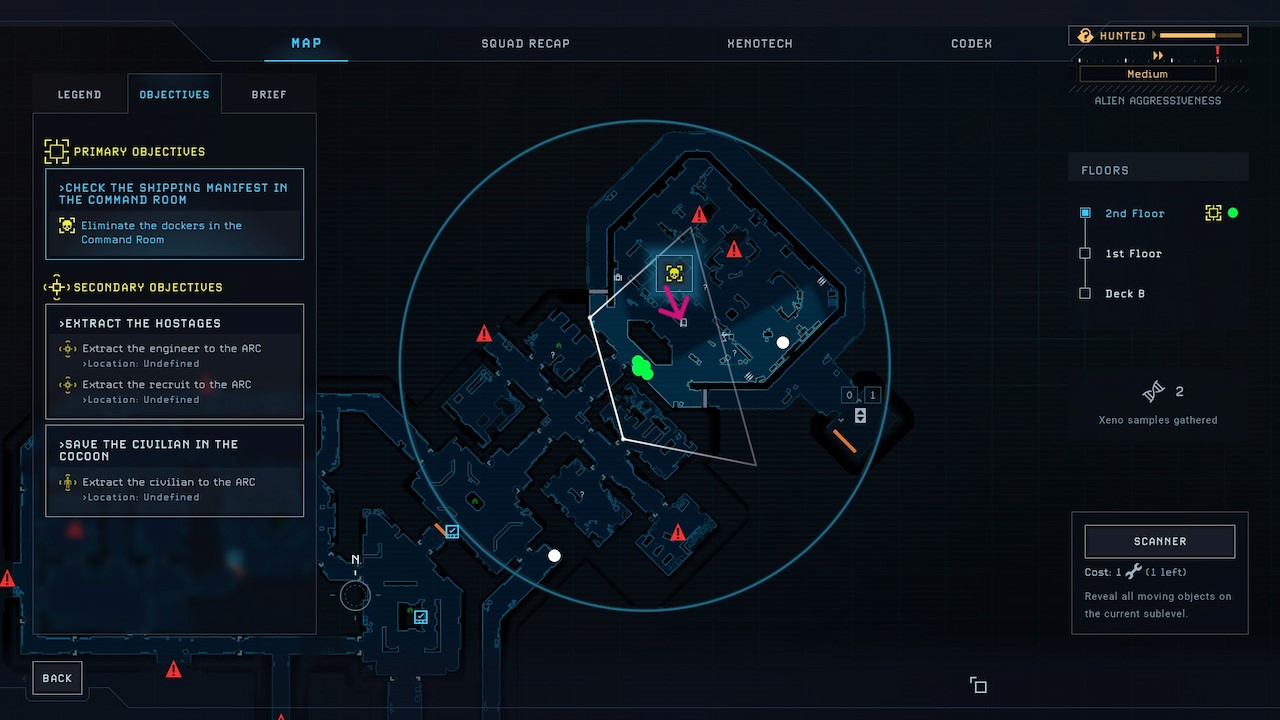Click the yellow HUNTED alert icon
The height and width of the screenshot is (720, 1280).
coord(1085,34)
